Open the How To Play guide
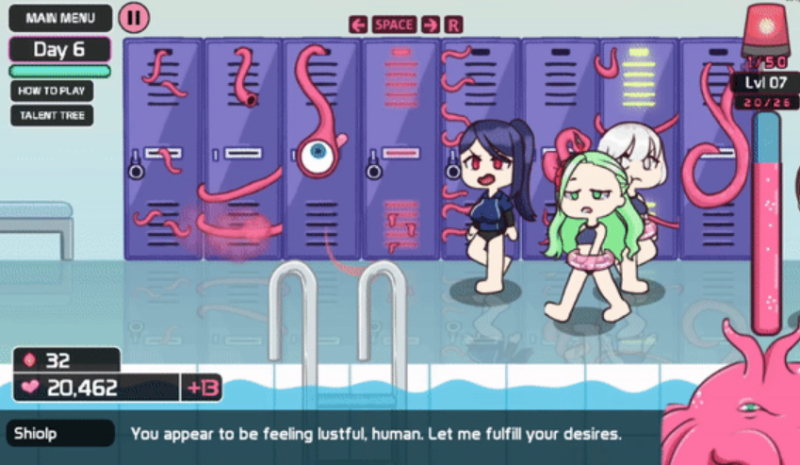This screenshot has width=800, height=465. pyautogui.click(x=52, y=90)
